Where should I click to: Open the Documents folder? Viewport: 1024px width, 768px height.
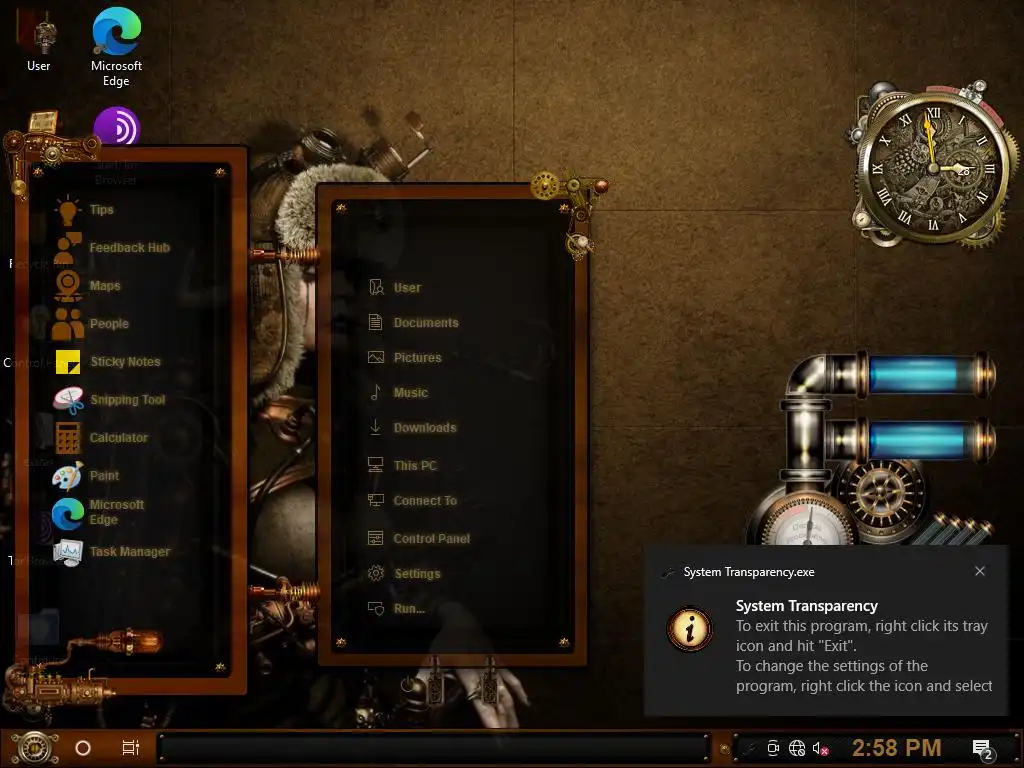click(425, 323)
